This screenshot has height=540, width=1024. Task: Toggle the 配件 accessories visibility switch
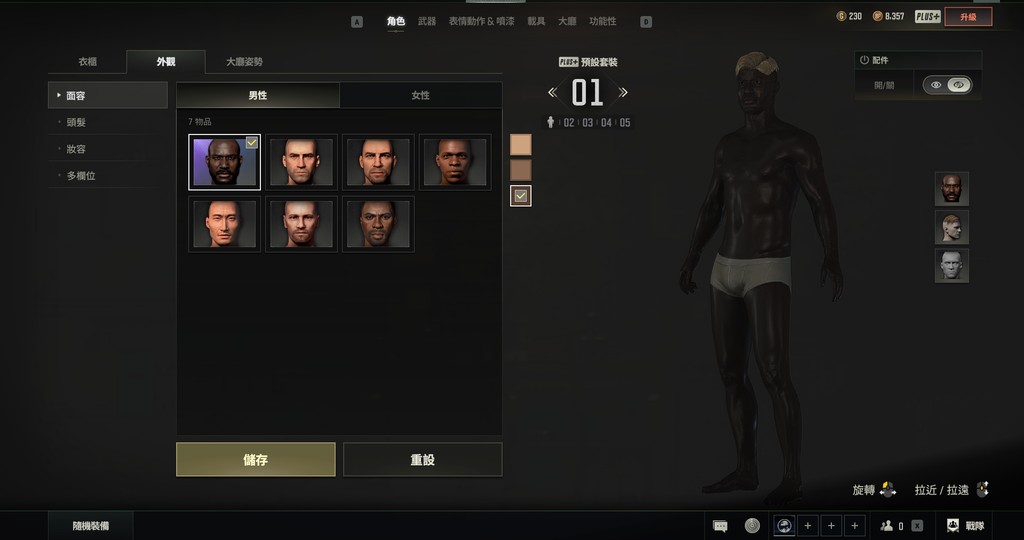(946, 85)
